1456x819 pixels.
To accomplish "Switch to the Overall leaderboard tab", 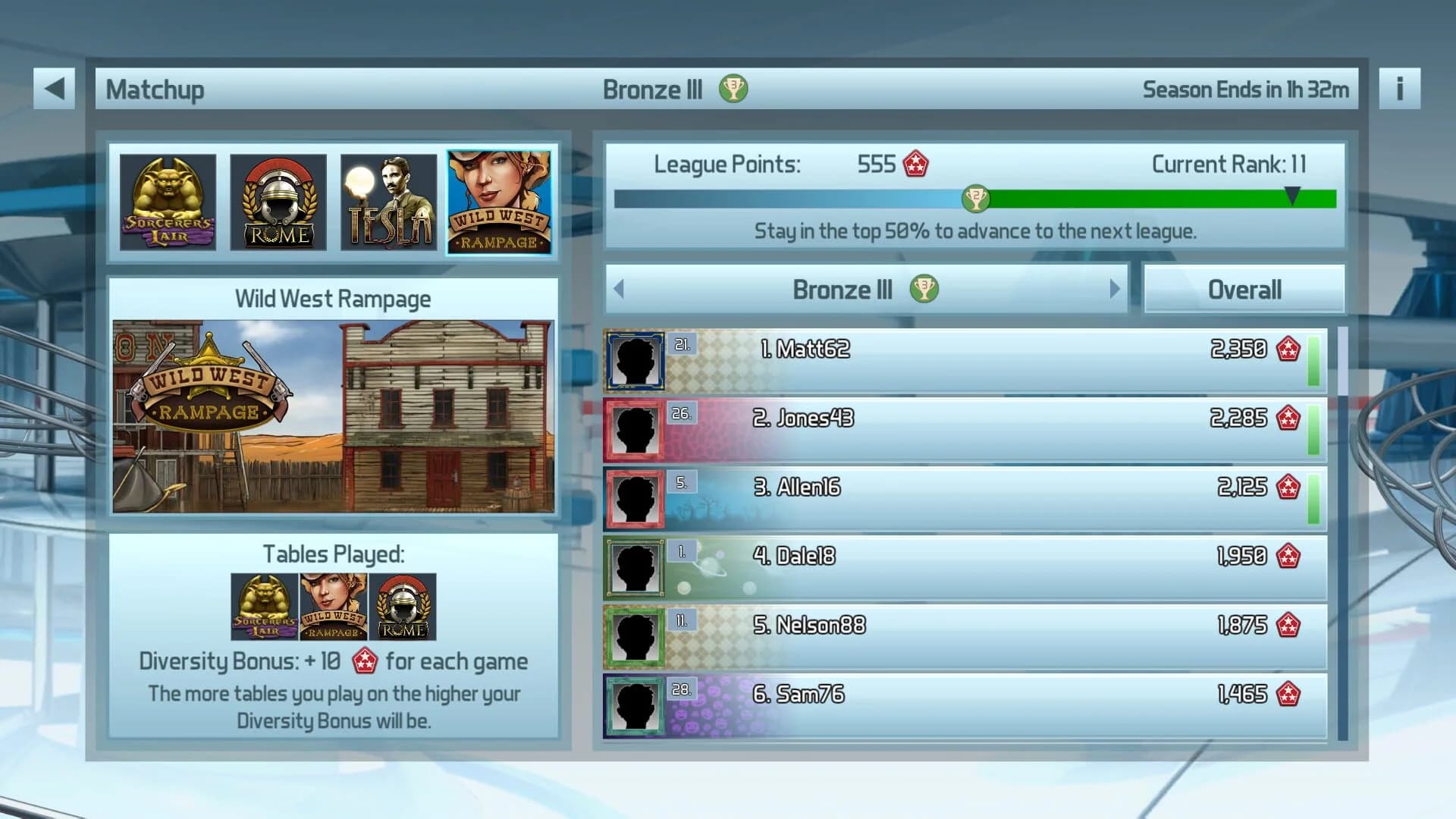I will (x=1244, y=289).
